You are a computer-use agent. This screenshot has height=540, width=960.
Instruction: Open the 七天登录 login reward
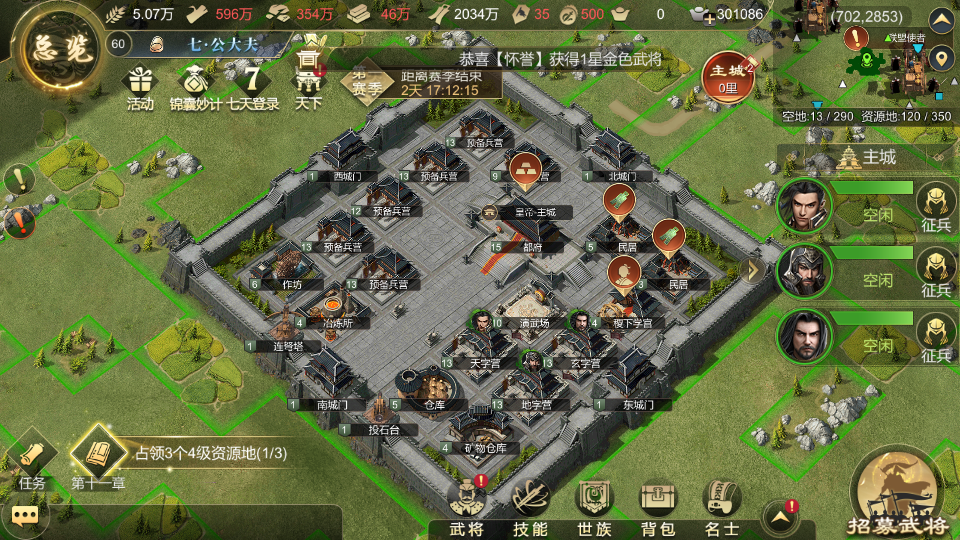tap(252, 84)
